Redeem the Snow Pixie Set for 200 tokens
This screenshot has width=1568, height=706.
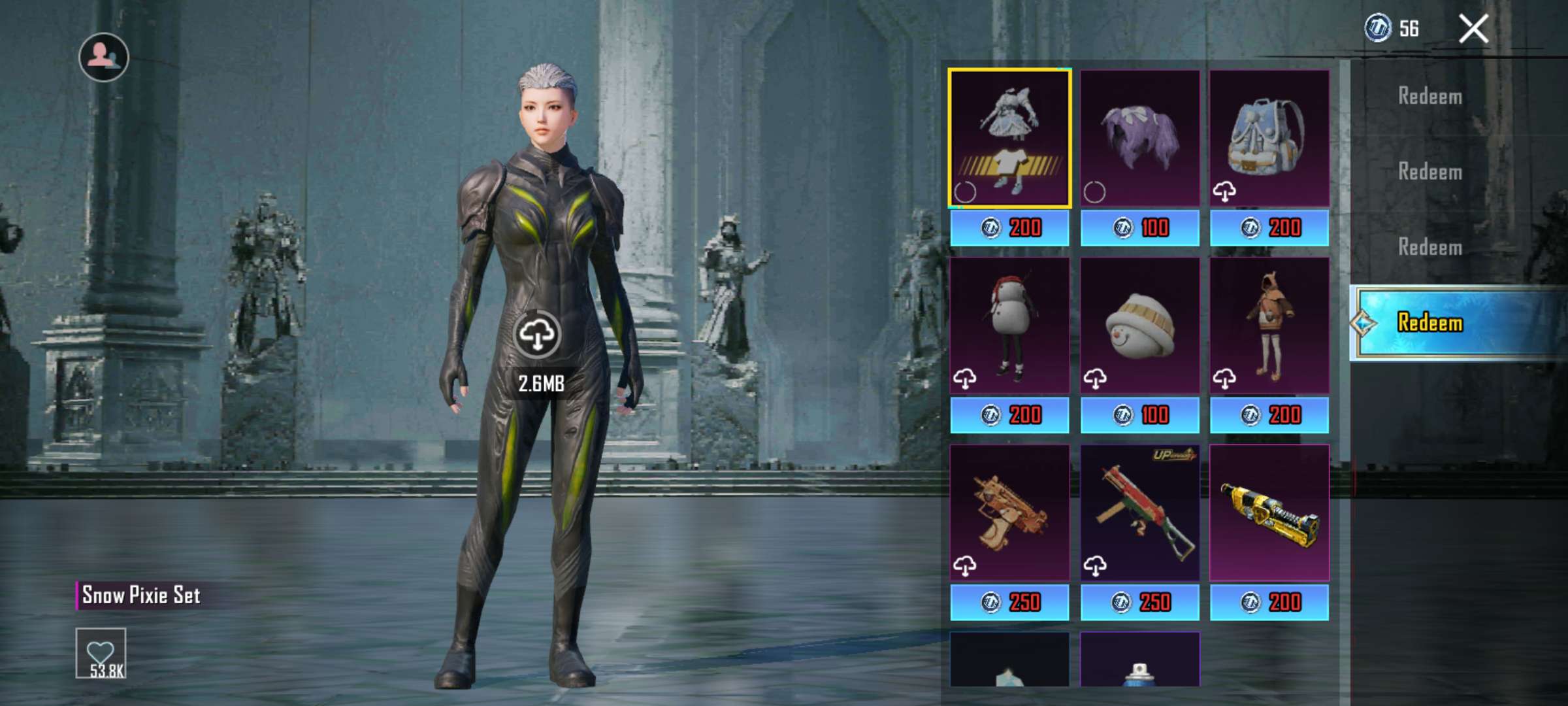(x=1009, y=228)
